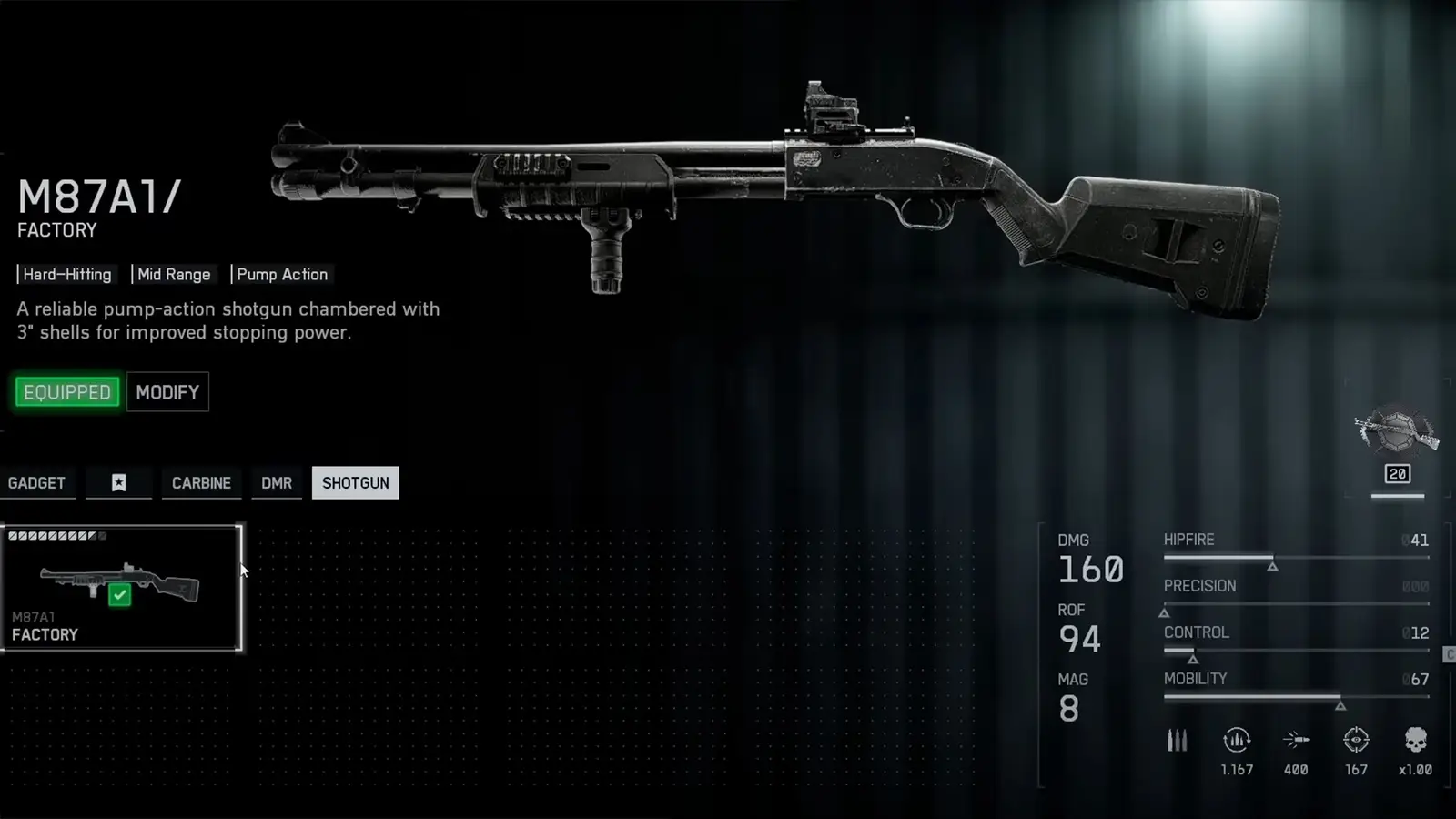Click the reload speed icon showing 1.167
The height and width of the screenshot is (819, 1456).
pos(1236,742)
